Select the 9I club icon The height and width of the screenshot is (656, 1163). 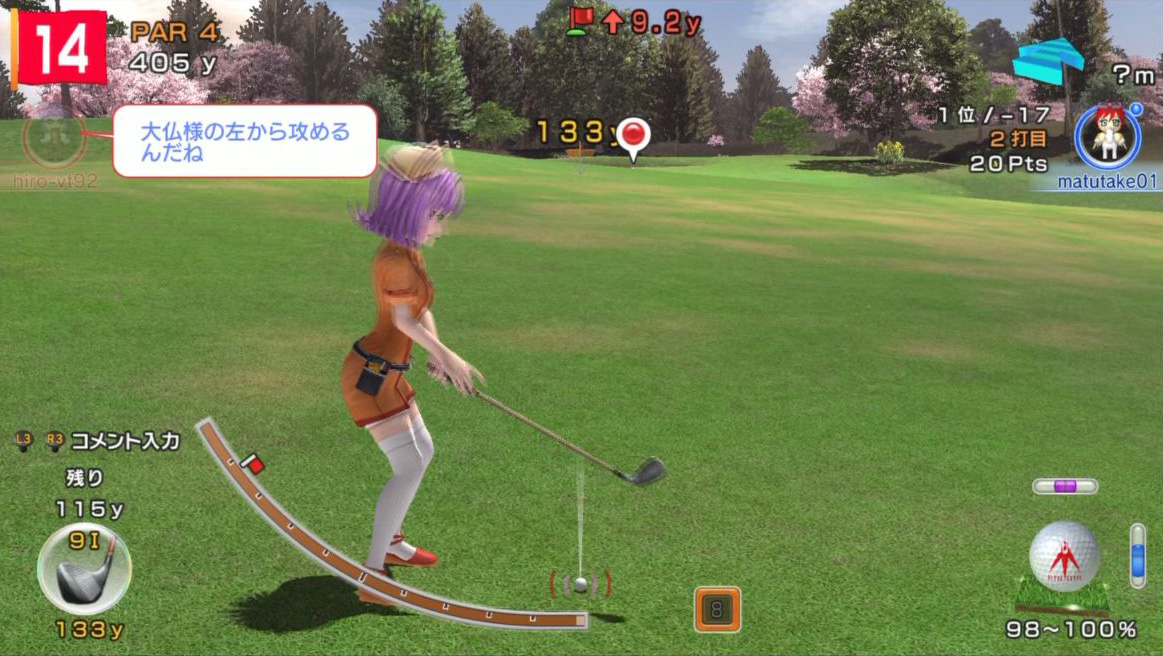point(84,568)
